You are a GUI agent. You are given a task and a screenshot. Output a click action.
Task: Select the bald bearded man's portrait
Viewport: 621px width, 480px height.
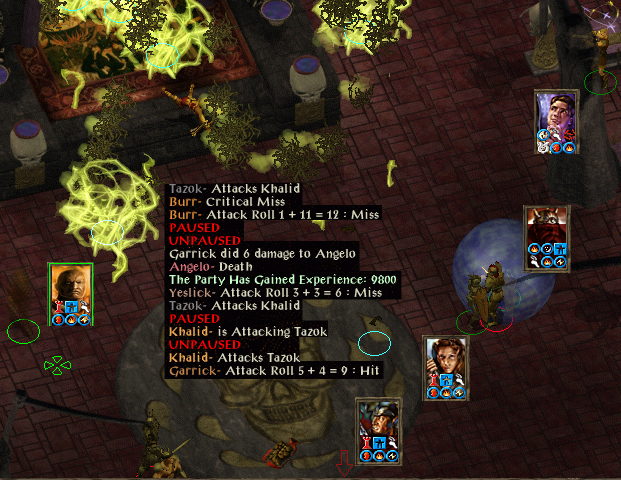(x=70, y=288)
